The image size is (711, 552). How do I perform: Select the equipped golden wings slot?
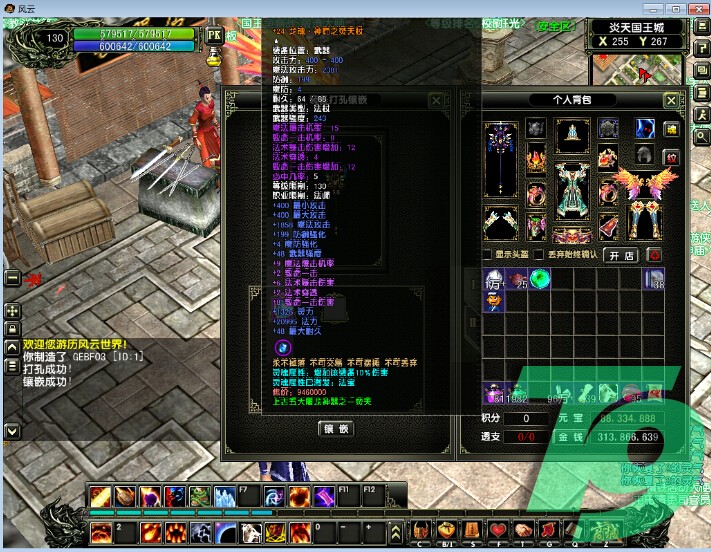coord(643,185)
